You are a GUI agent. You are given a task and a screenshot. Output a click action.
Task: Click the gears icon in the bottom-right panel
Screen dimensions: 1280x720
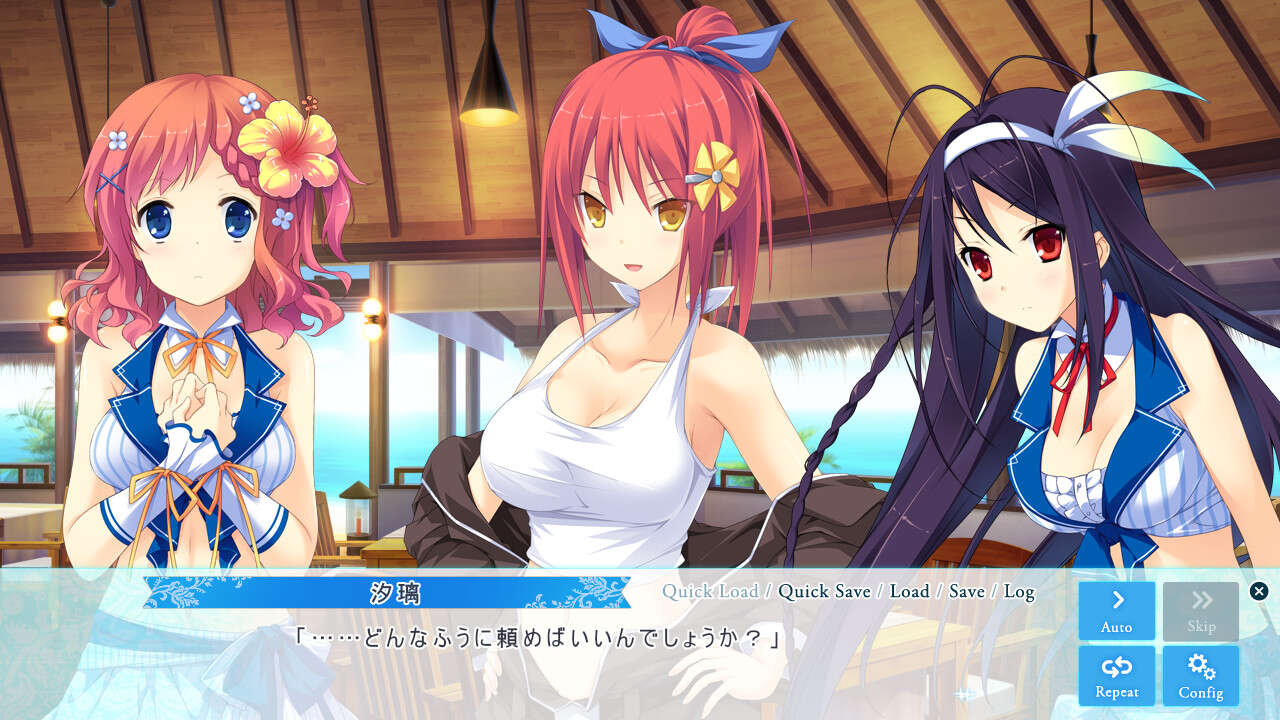coord(1201,669)
